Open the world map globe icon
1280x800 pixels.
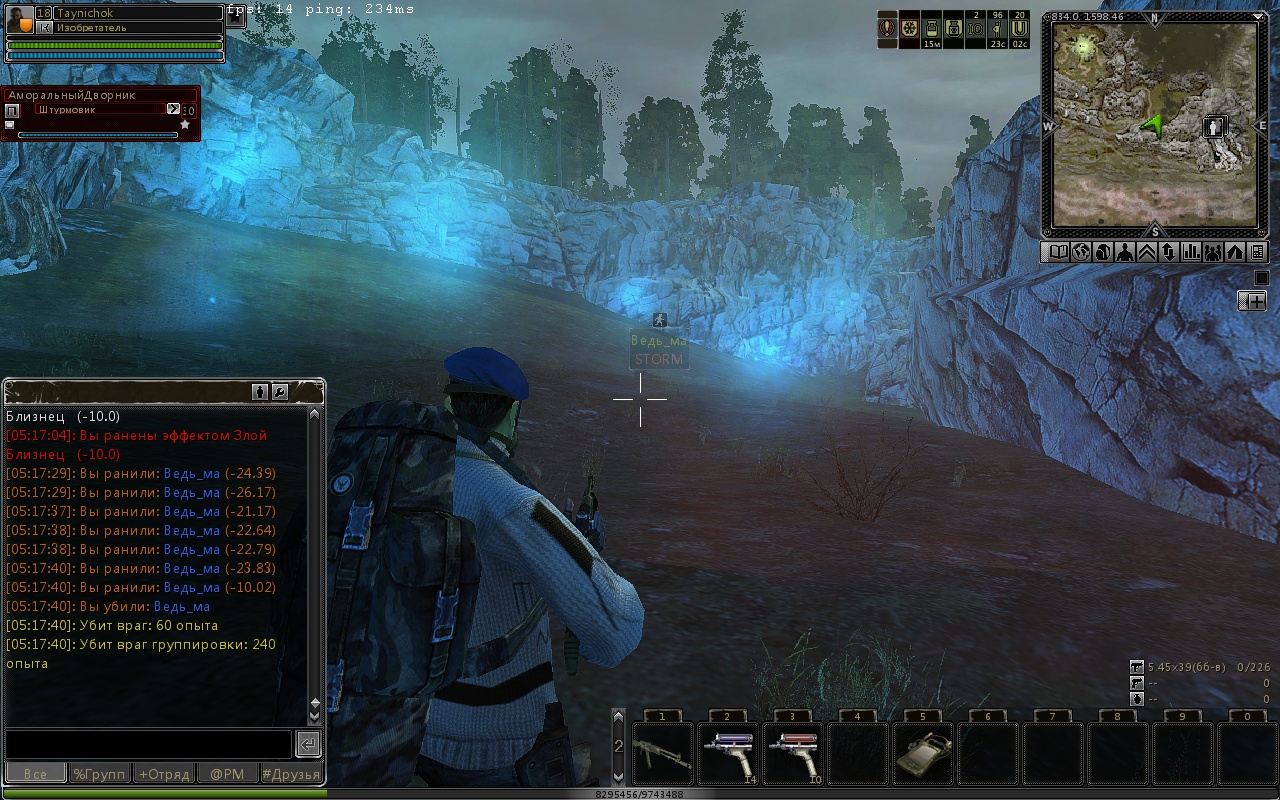tap(1081, 252)
